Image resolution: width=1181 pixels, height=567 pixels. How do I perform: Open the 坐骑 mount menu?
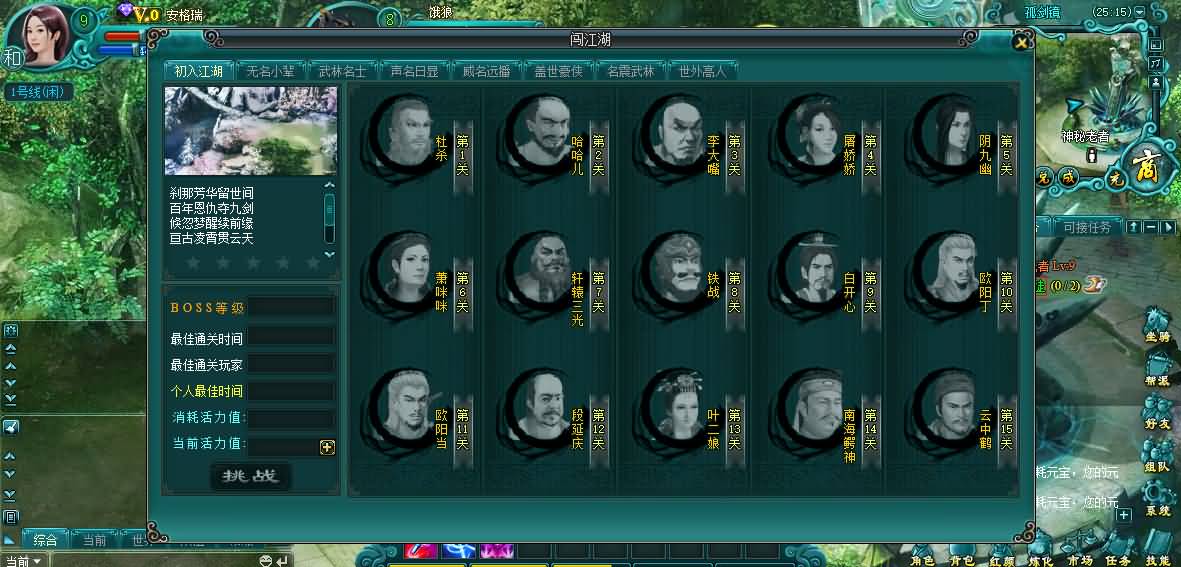pos(1157,328)
